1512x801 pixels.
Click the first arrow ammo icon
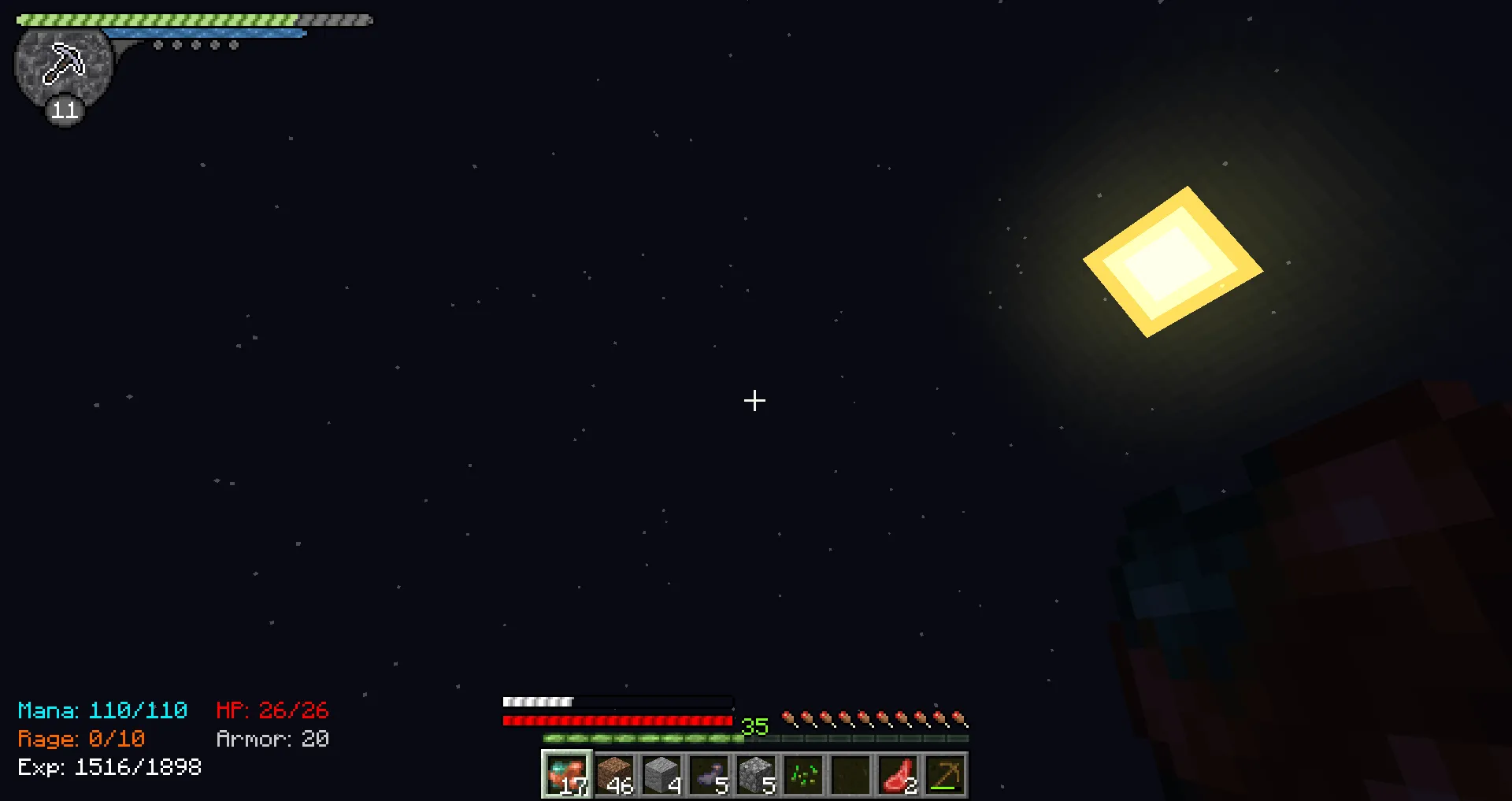788,718
